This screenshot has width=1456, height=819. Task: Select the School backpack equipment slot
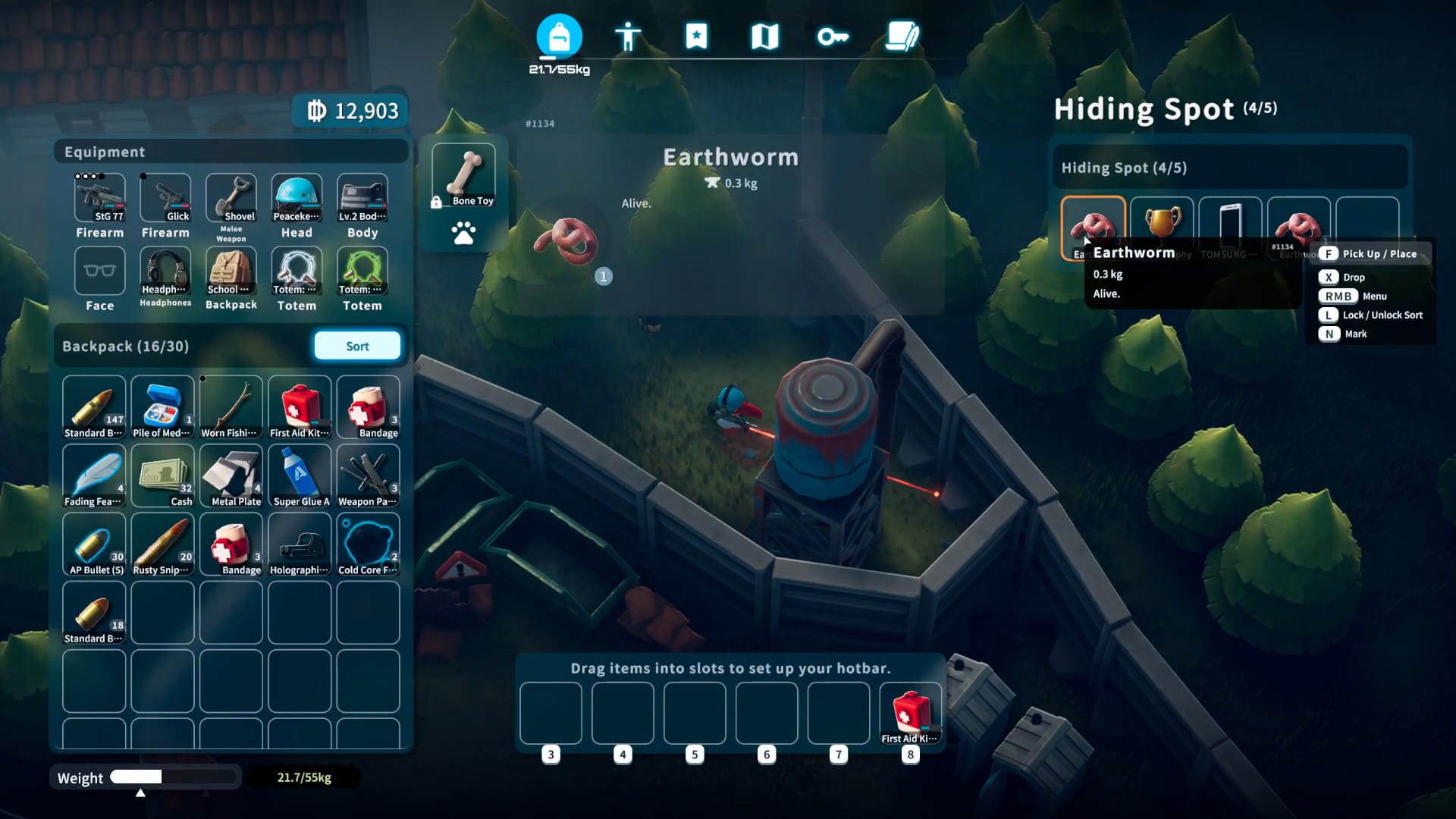231,271
